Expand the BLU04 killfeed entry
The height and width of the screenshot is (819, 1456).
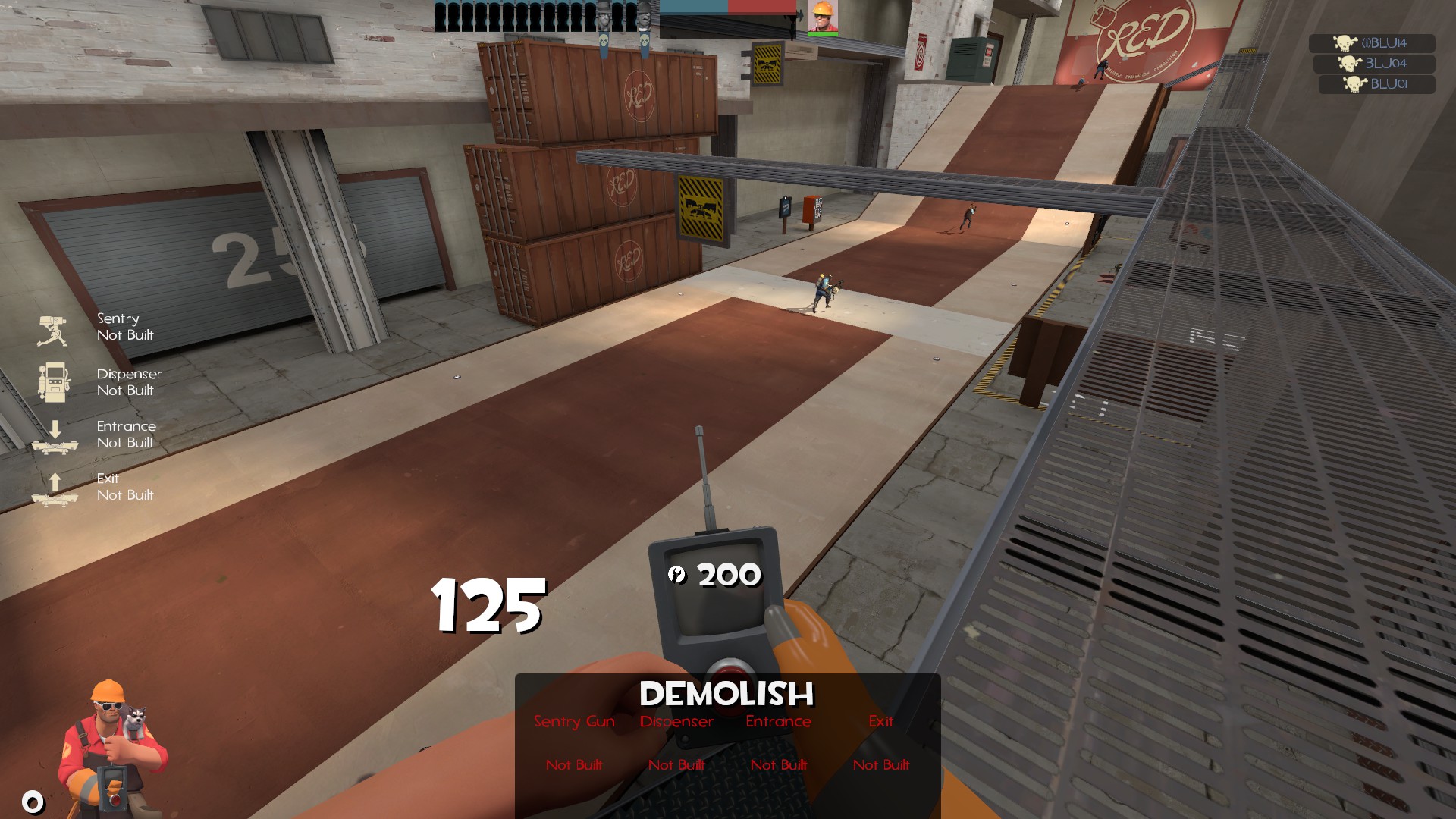(x=1375, y=65)
